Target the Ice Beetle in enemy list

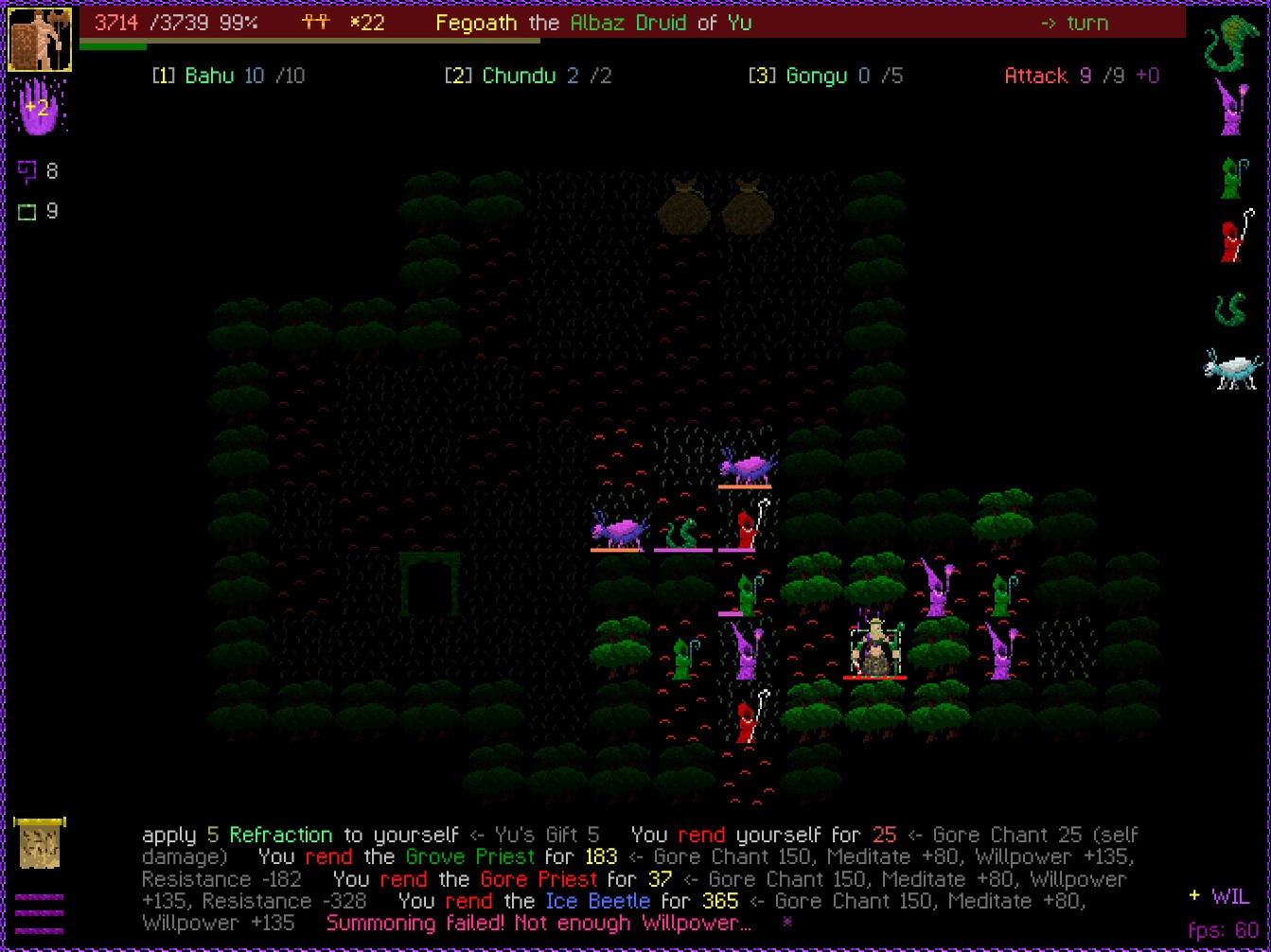(x=1231, y=369)
